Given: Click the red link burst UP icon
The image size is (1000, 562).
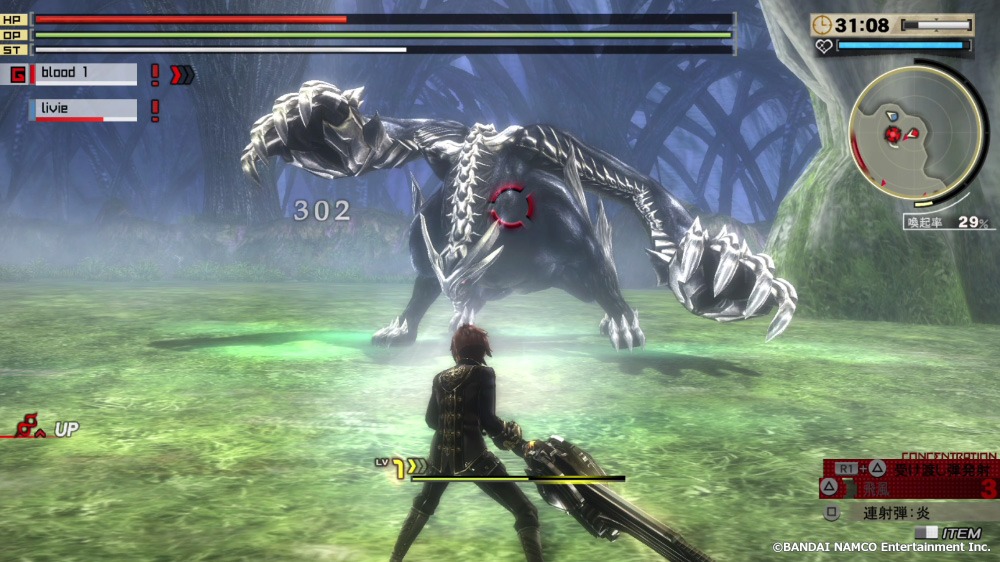Looking at the screenshot, I should click(28, 428).
